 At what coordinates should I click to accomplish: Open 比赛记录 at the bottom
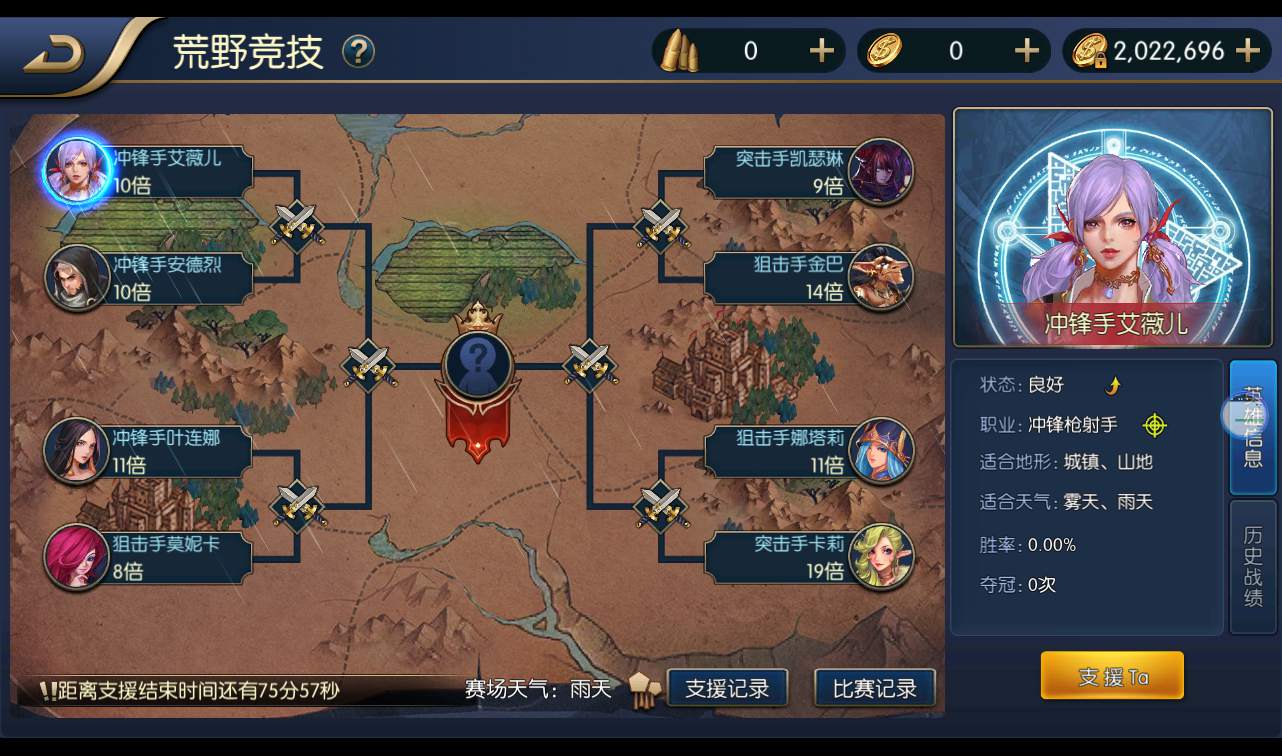click(x=875, y=688)
